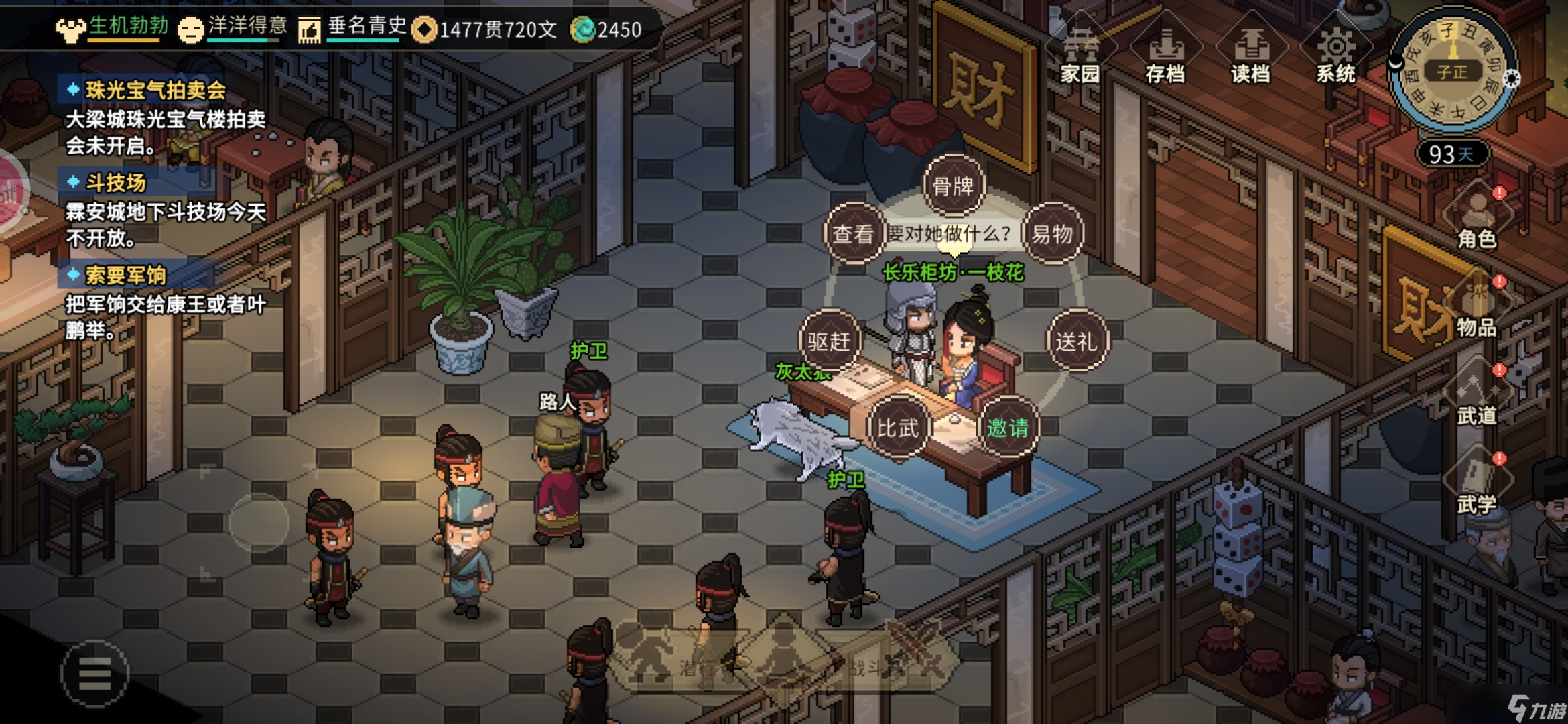Select the 送礼 gift option
The image size is (1568, 724).
(x=1077, y=341)
